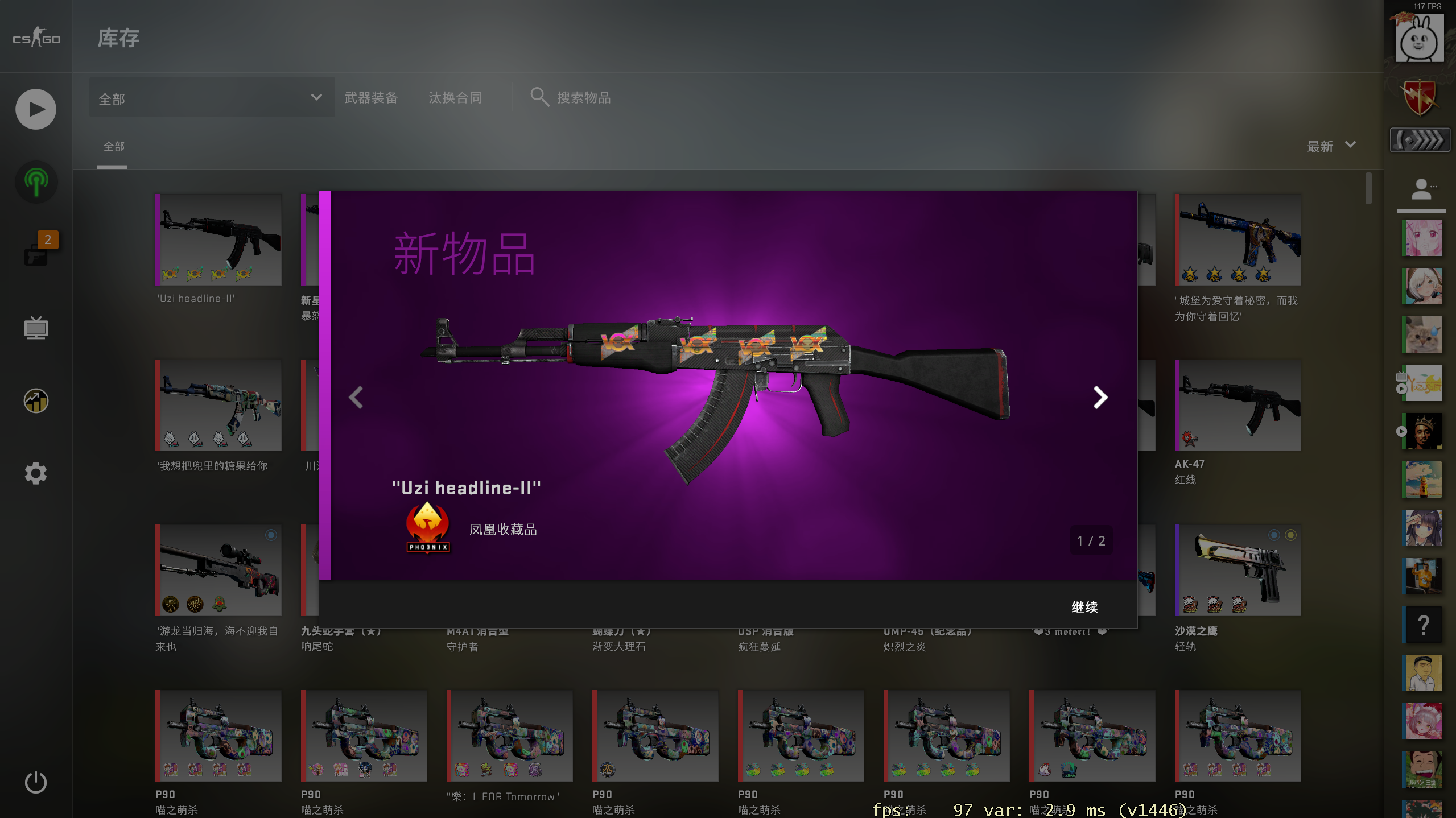The width and height of the screenshot is (1456, 818).
Task: Switch to the 汰换合同 tab
Action: [456, 97]
